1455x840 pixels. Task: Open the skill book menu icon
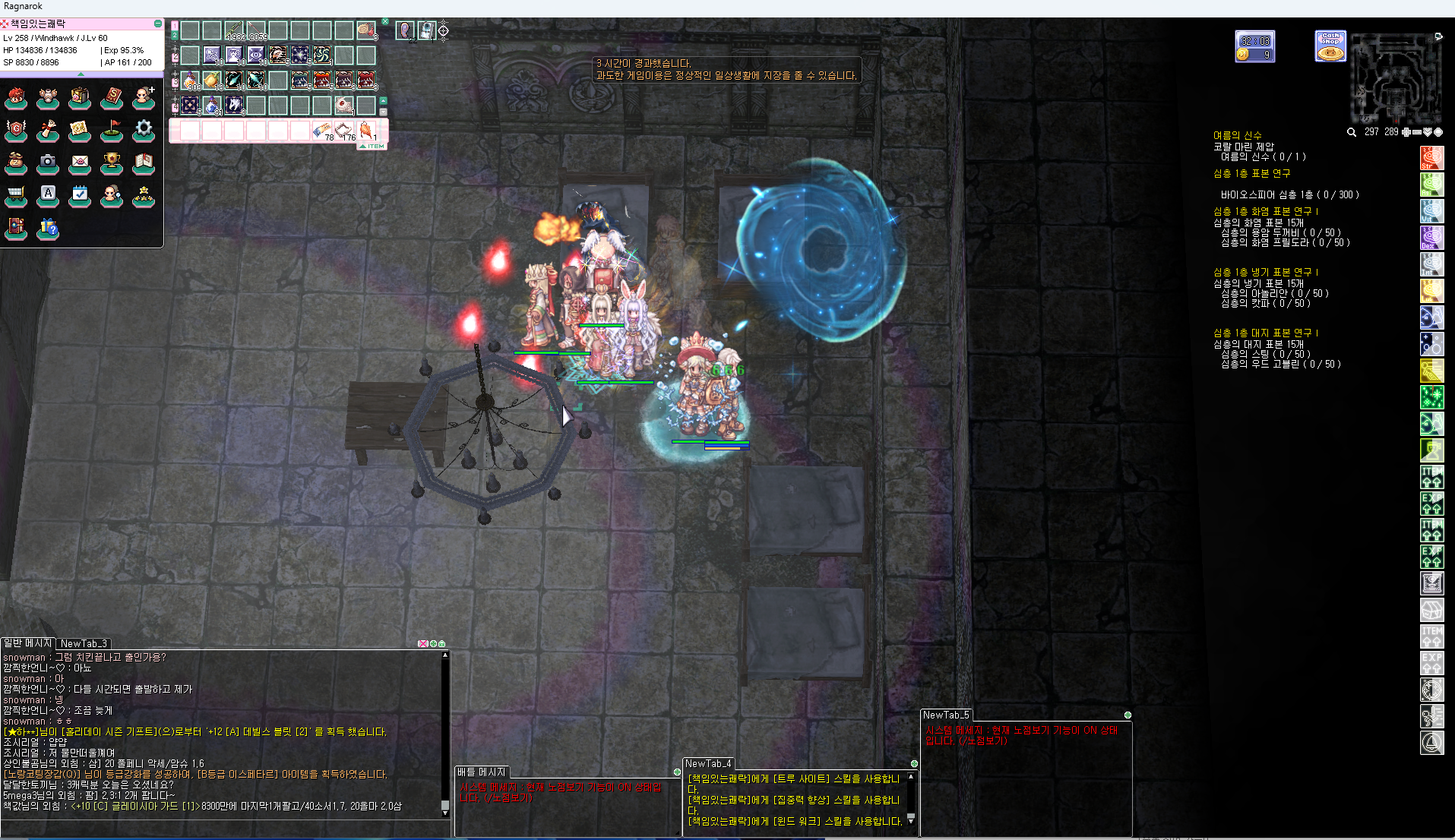[112, 97]
